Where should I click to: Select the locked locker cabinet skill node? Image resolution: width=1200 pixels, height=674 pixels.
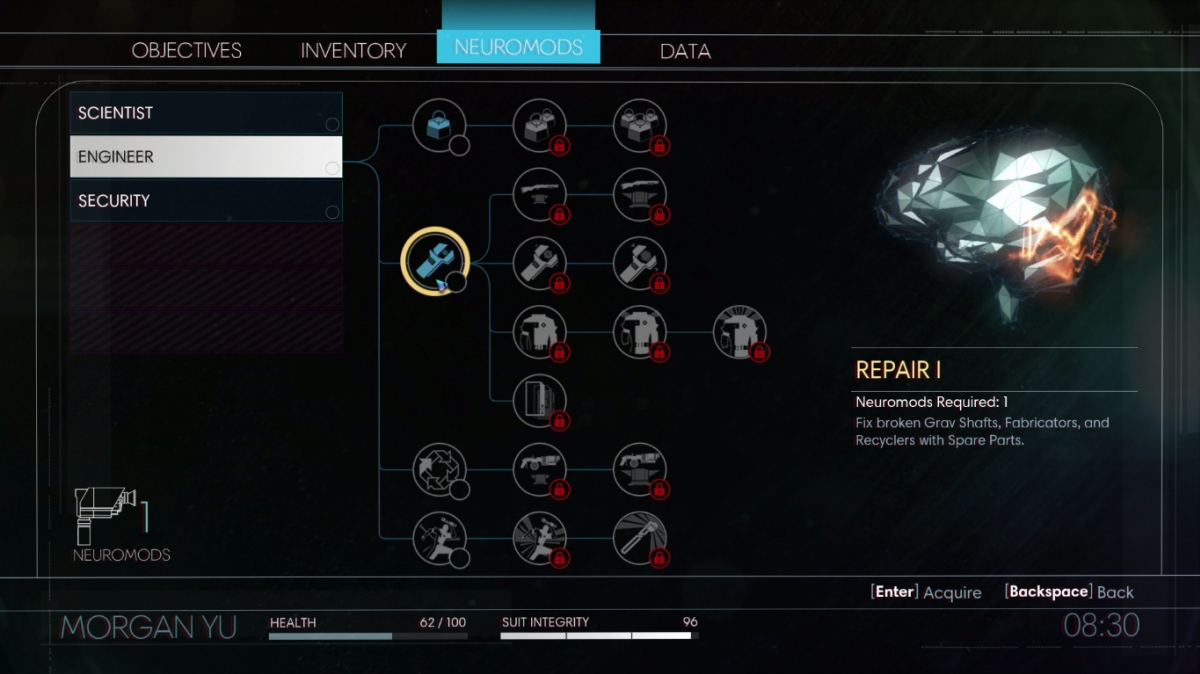(539, 401)
